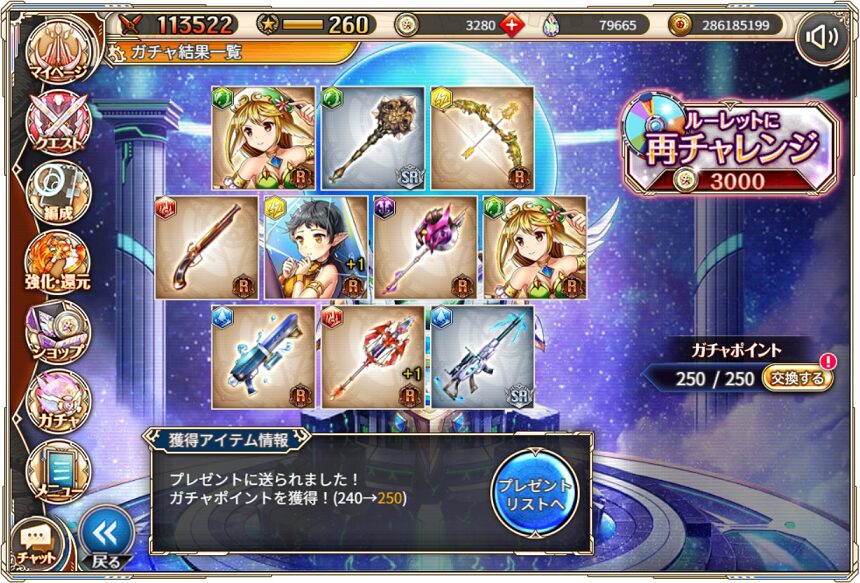View the flintlock rifle result card
This screenshot has width=860, height=583.
point(207,247)
